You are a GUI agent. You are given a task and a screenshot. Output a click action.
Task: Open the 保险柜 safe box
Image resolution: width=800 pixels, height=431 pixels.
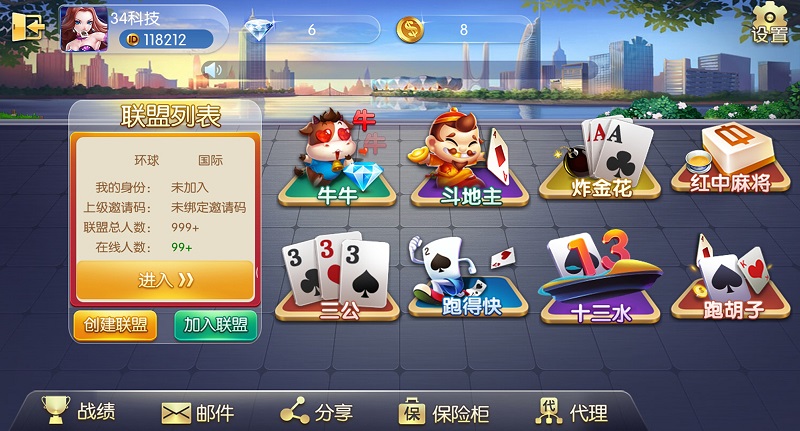tap(445, 411)
